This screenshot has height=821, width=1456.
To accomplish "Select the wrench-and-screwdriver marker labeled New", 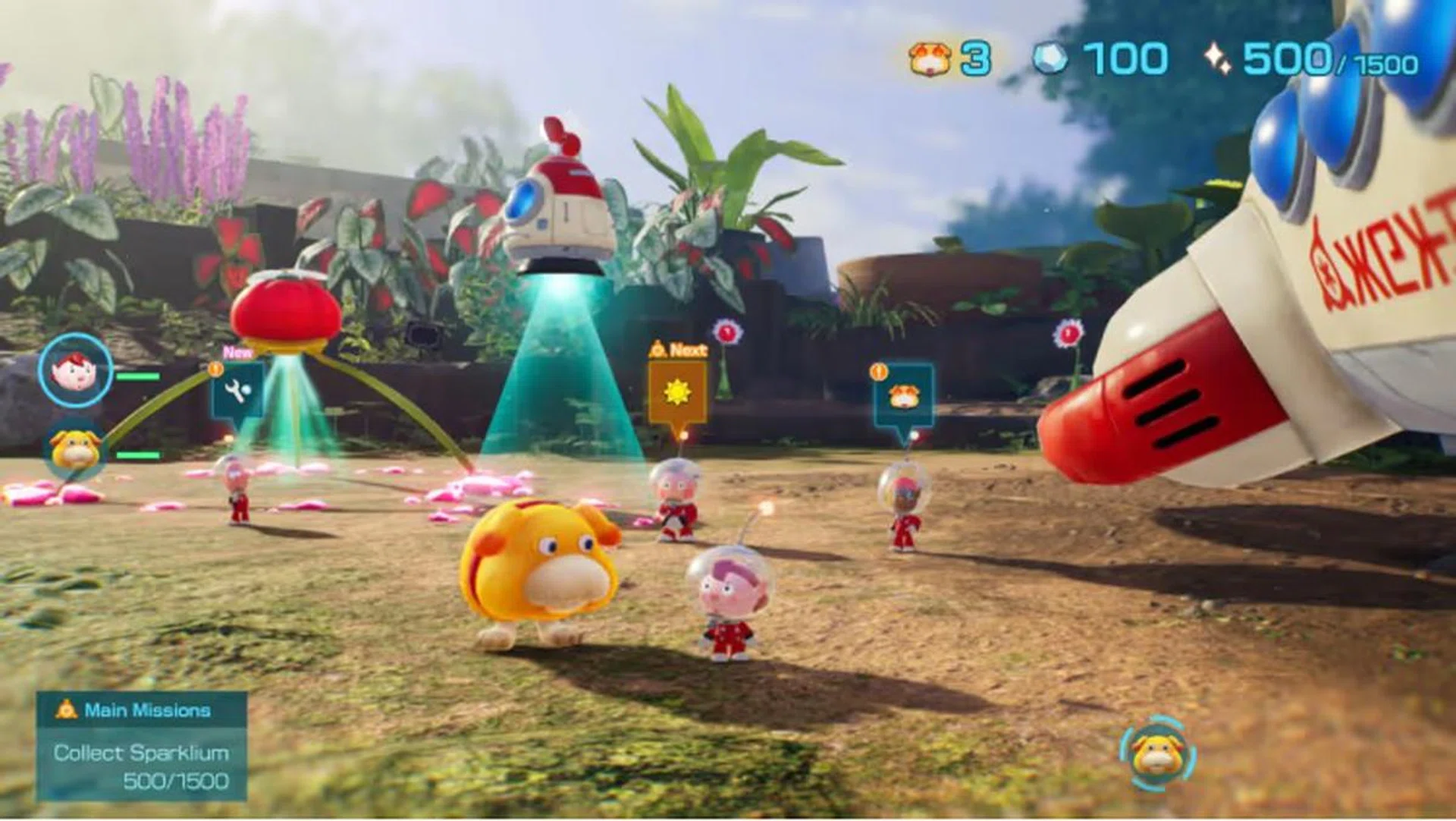I will [237, 391].
